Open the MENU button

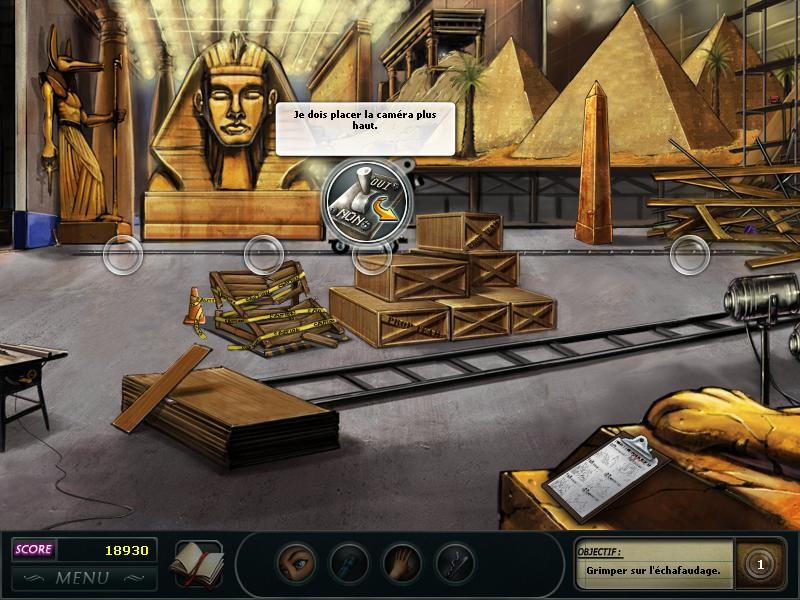83,577
